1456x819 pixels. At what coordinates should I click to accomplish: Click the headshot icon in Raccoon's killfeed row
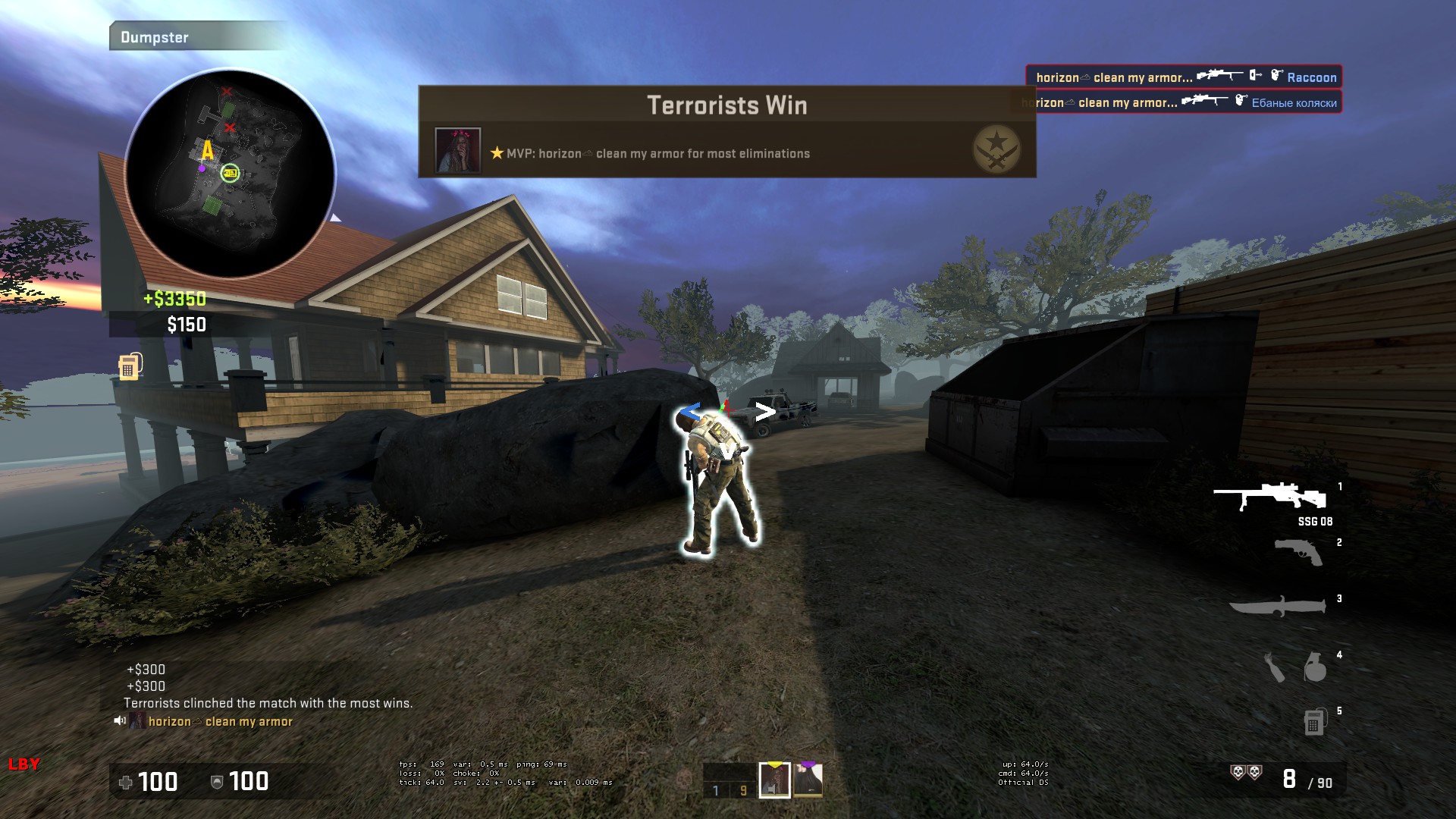click(1276, 74)
